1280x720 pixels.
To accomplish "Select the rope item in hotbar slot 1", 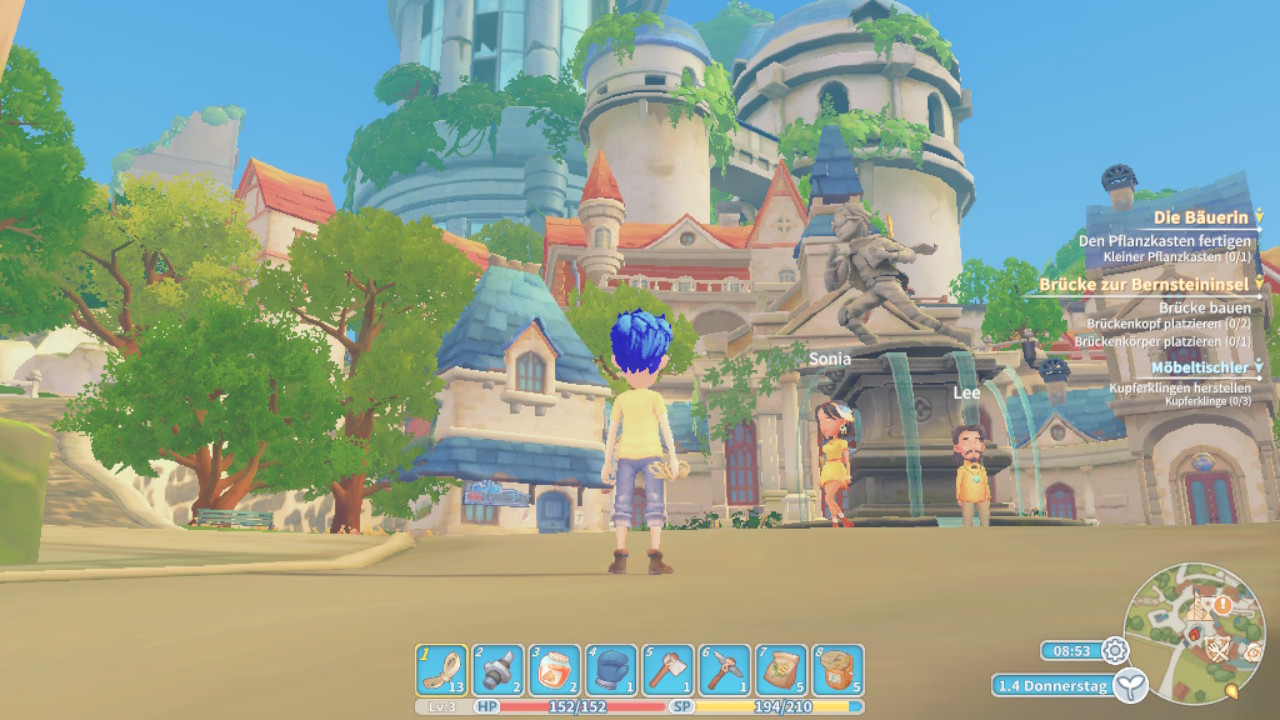I will point(441,670).
